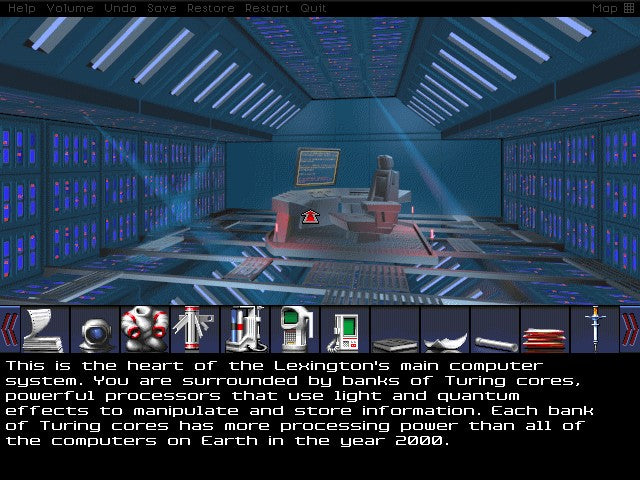Open the Help menu
Viewport: 640px width, 480px height.
22,8
